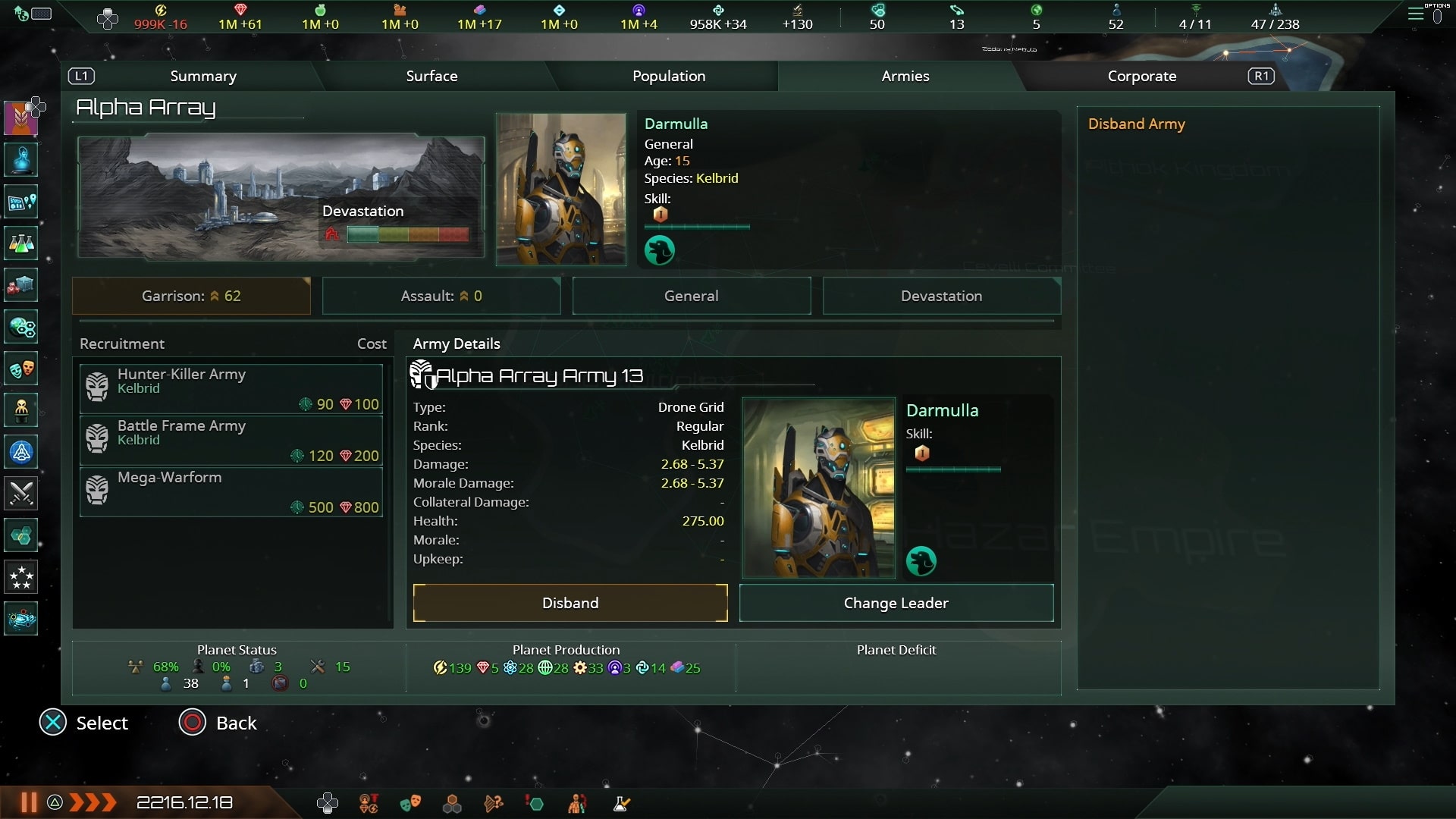Click the faction masks alert on bottom bar
Viewport: 1456px width, 819px height.
[x=410, y=803]
